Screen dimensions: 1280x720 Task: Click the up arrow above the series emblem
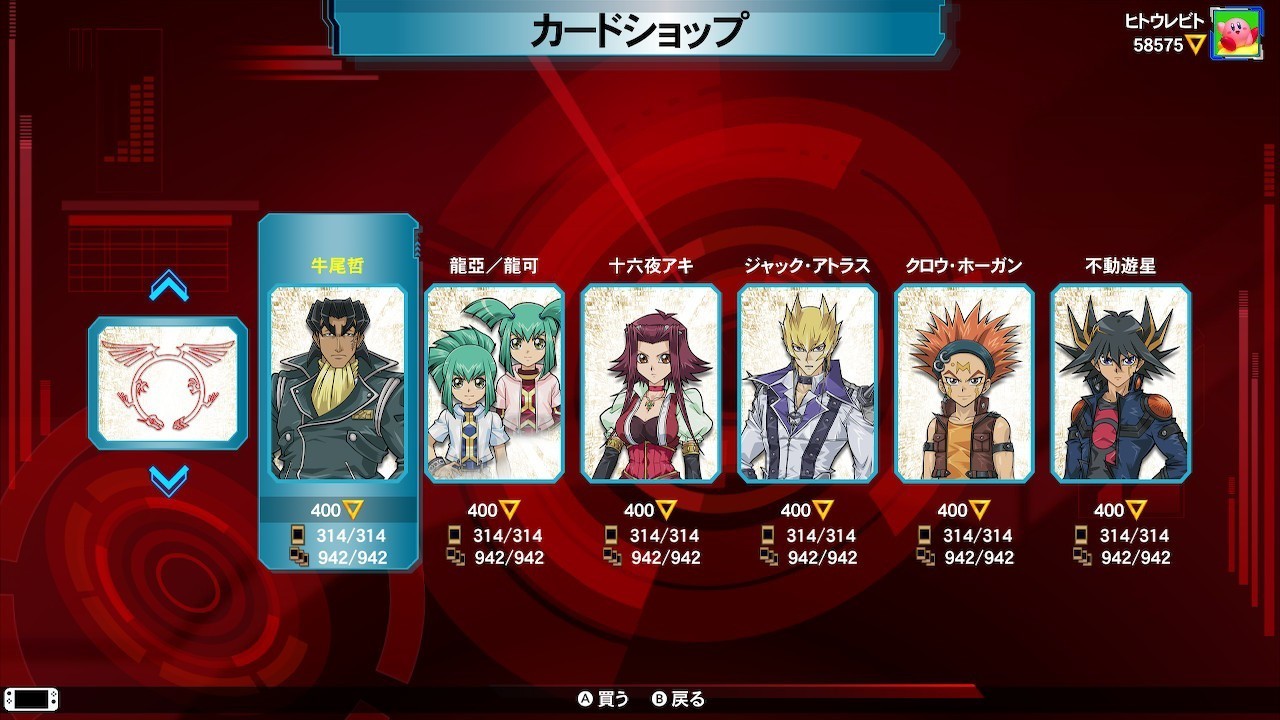(168, 287)
